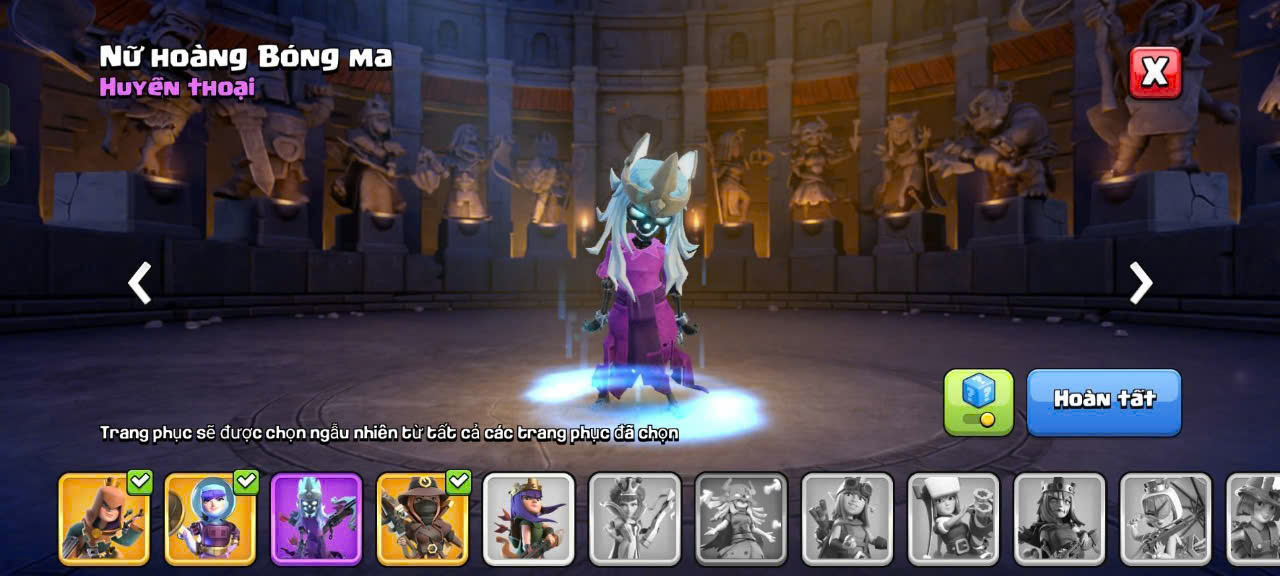Select the default purple-haired Archer Queen skin
Viewport: 1280px width, 576px height.
pyautogui.click(x=528, y=519)
